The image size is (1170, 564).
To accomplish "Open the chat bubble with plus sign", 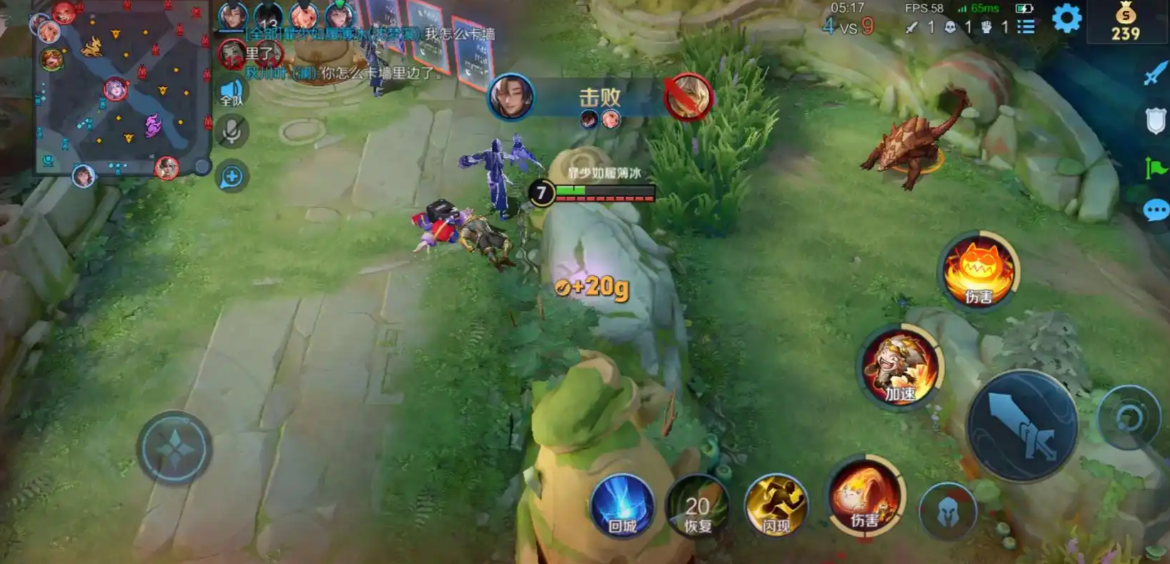I will [231, 176].
